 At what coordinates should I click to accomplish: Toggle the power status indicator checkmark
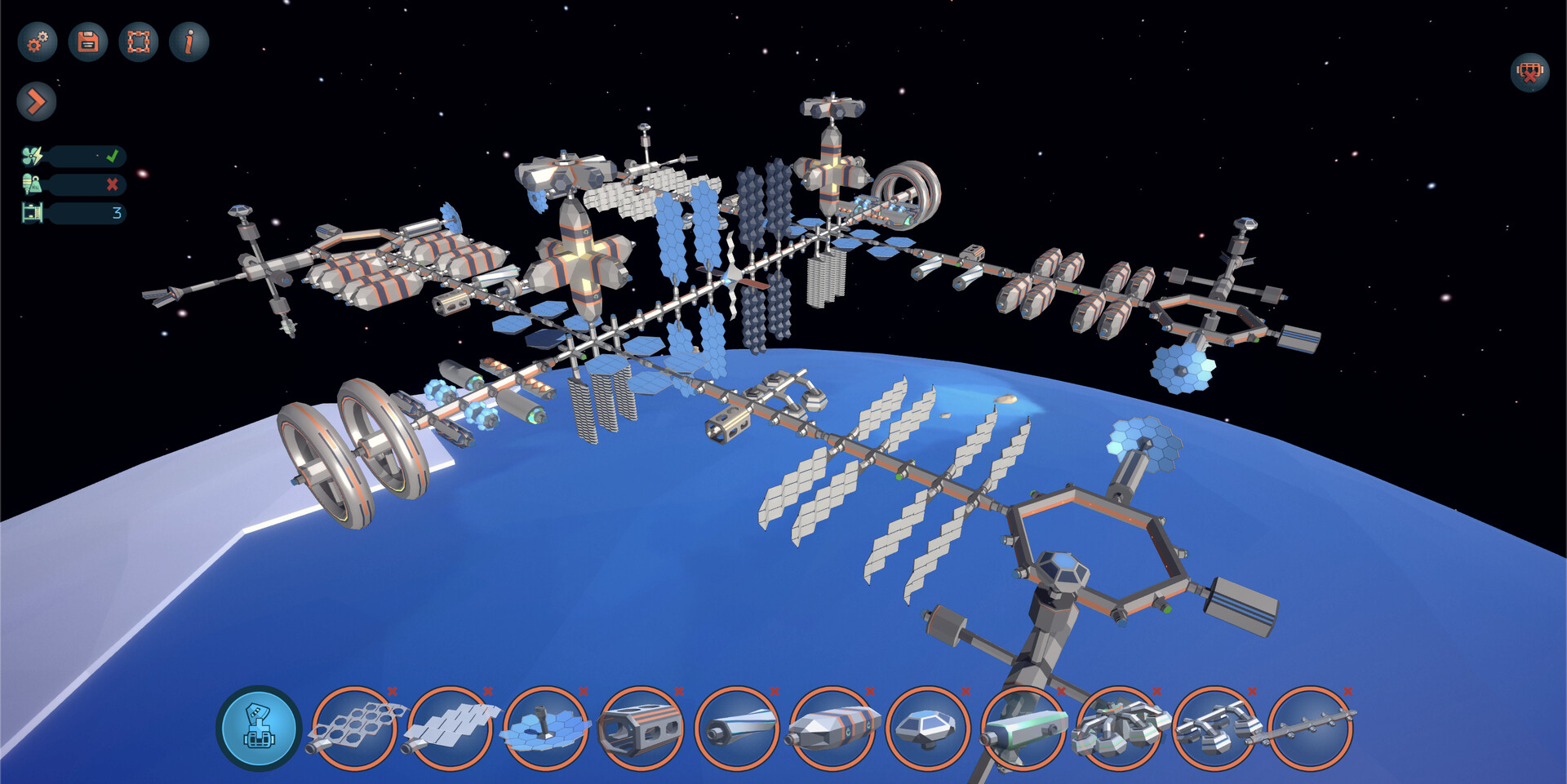coord(113,155)
